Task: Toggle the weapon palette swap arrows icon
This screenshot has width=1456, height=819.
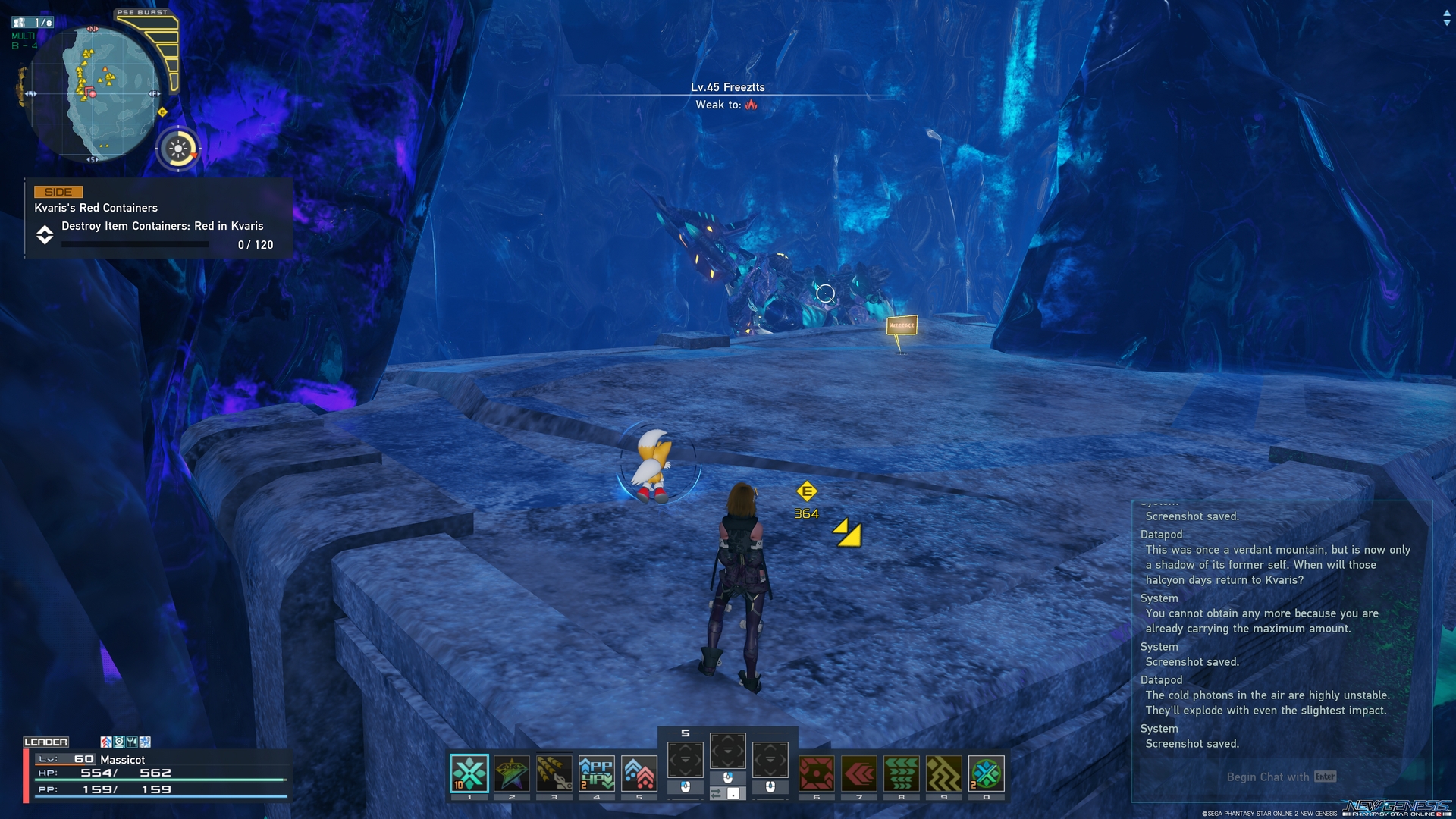Action: (717, 793)
